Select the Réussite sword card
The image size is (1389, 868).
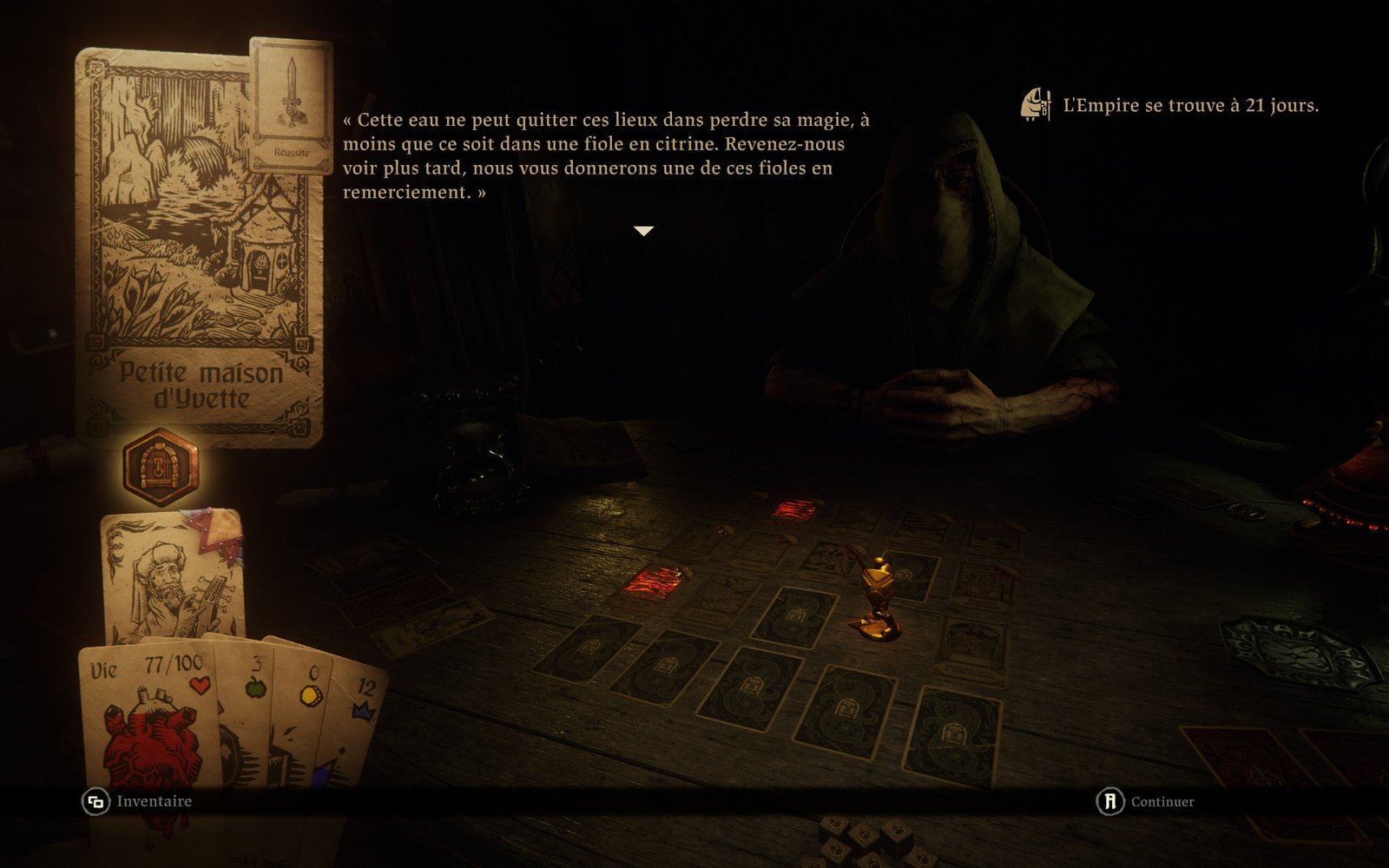(x=291, y=104)
